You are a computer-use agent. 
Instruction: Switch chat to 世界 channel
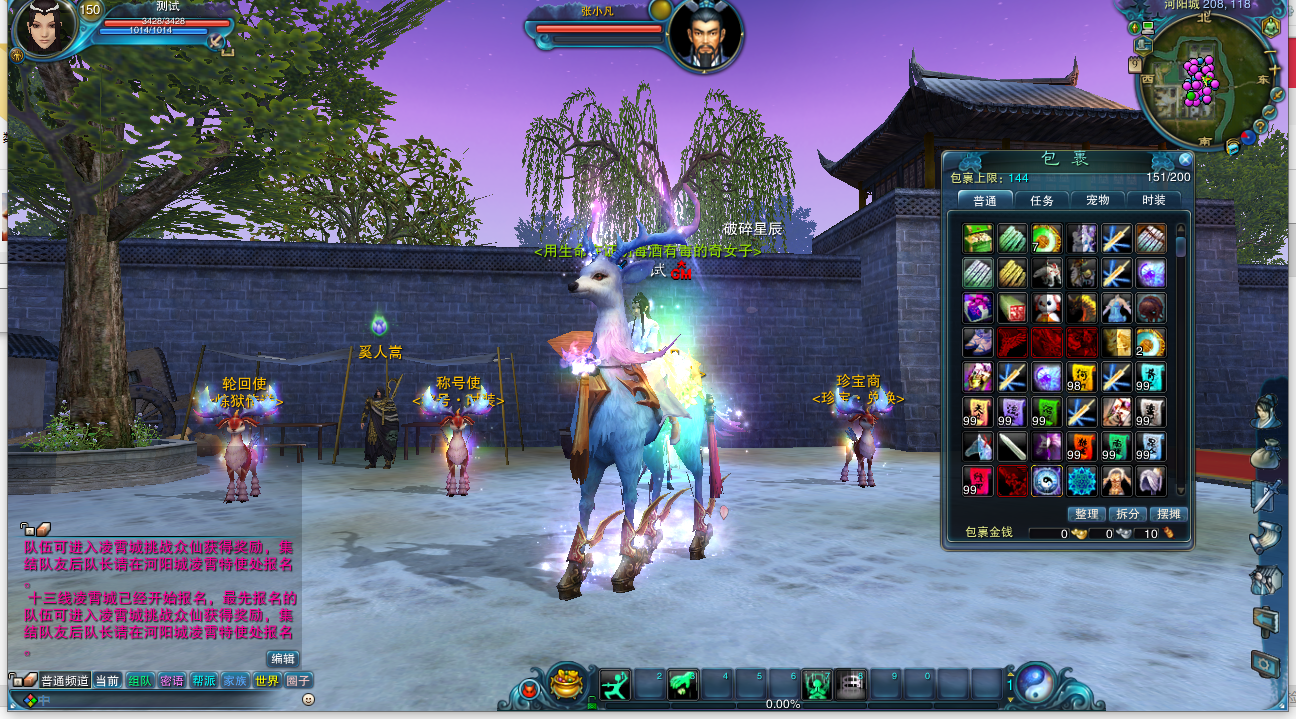coord(266,681)
